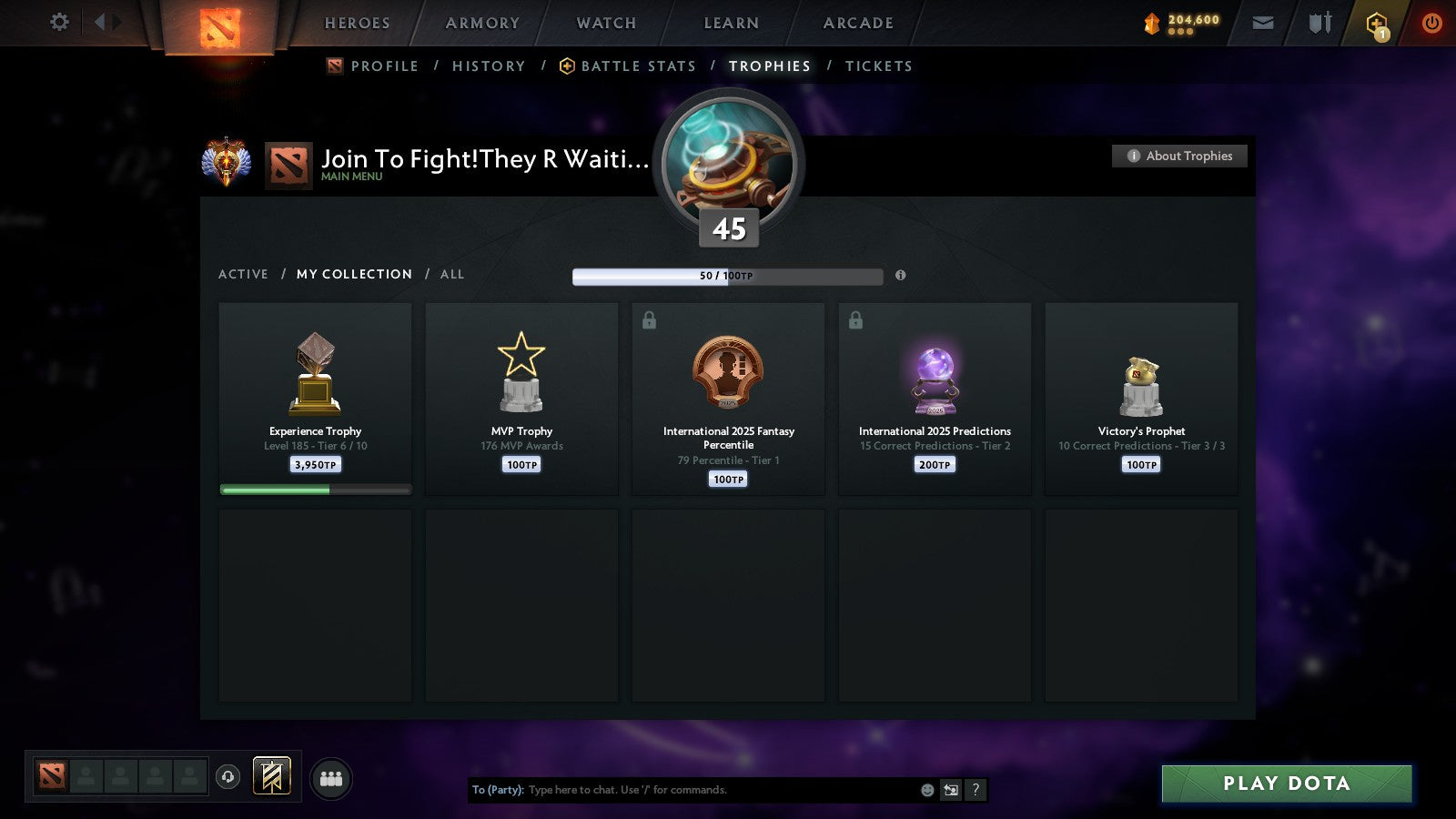Screen dimensions: 1456x819
Task: Click the power button to quit
Action: click(1431, 23)
